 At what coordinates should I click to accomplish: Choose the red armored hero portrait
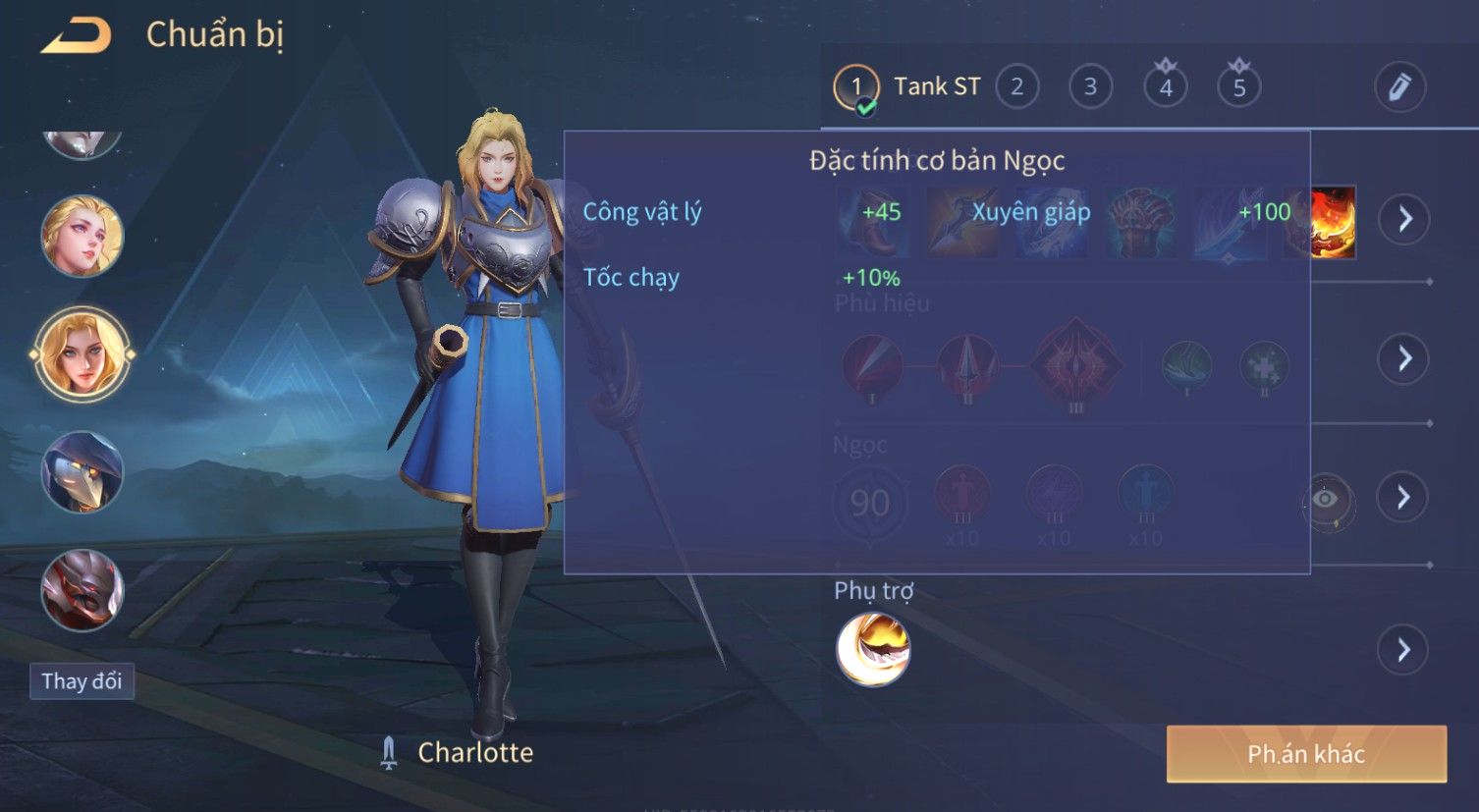[82, 590]
